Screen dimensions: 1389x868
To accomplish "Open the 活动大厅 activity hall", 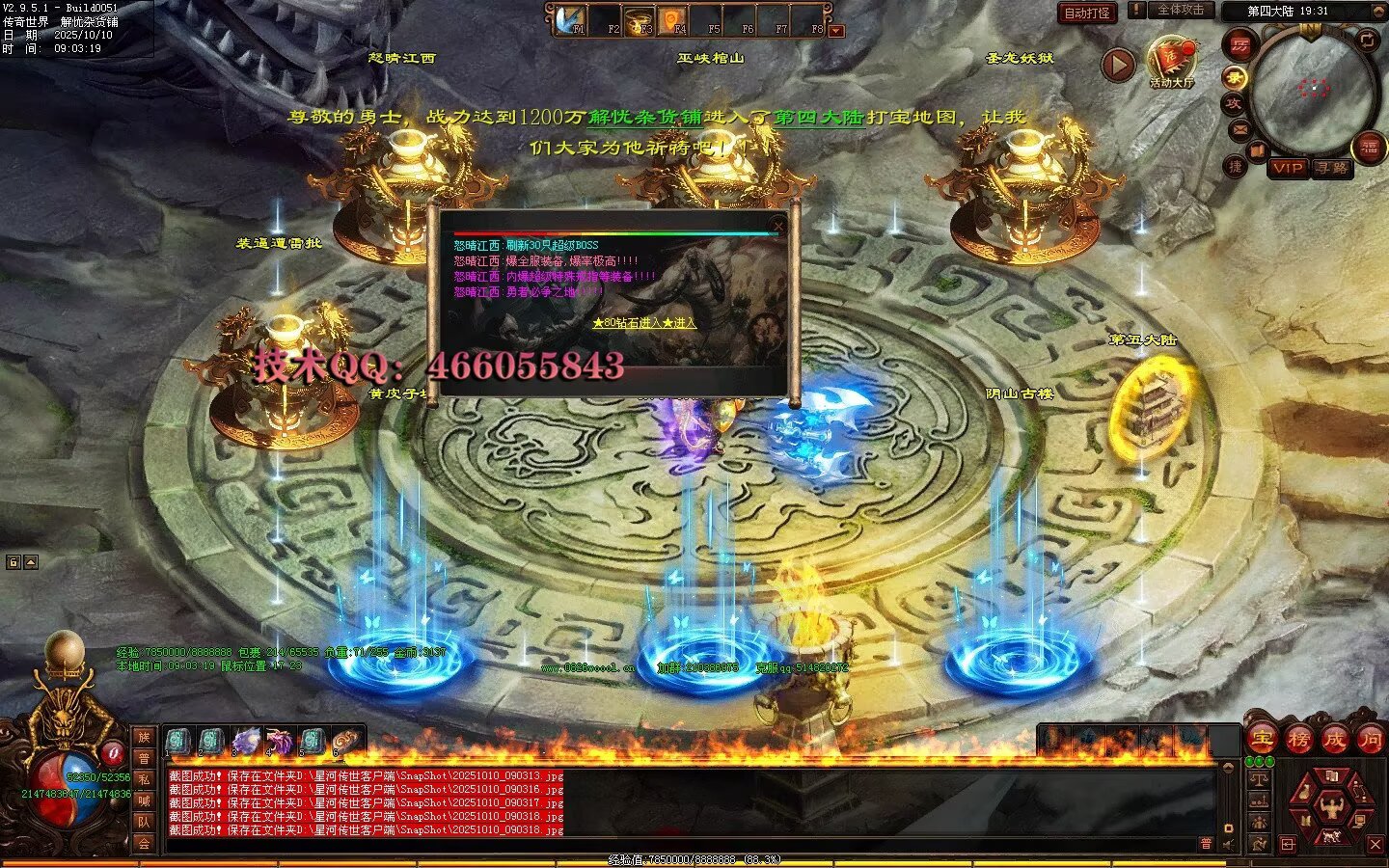I will click(x=1171, y=62).
